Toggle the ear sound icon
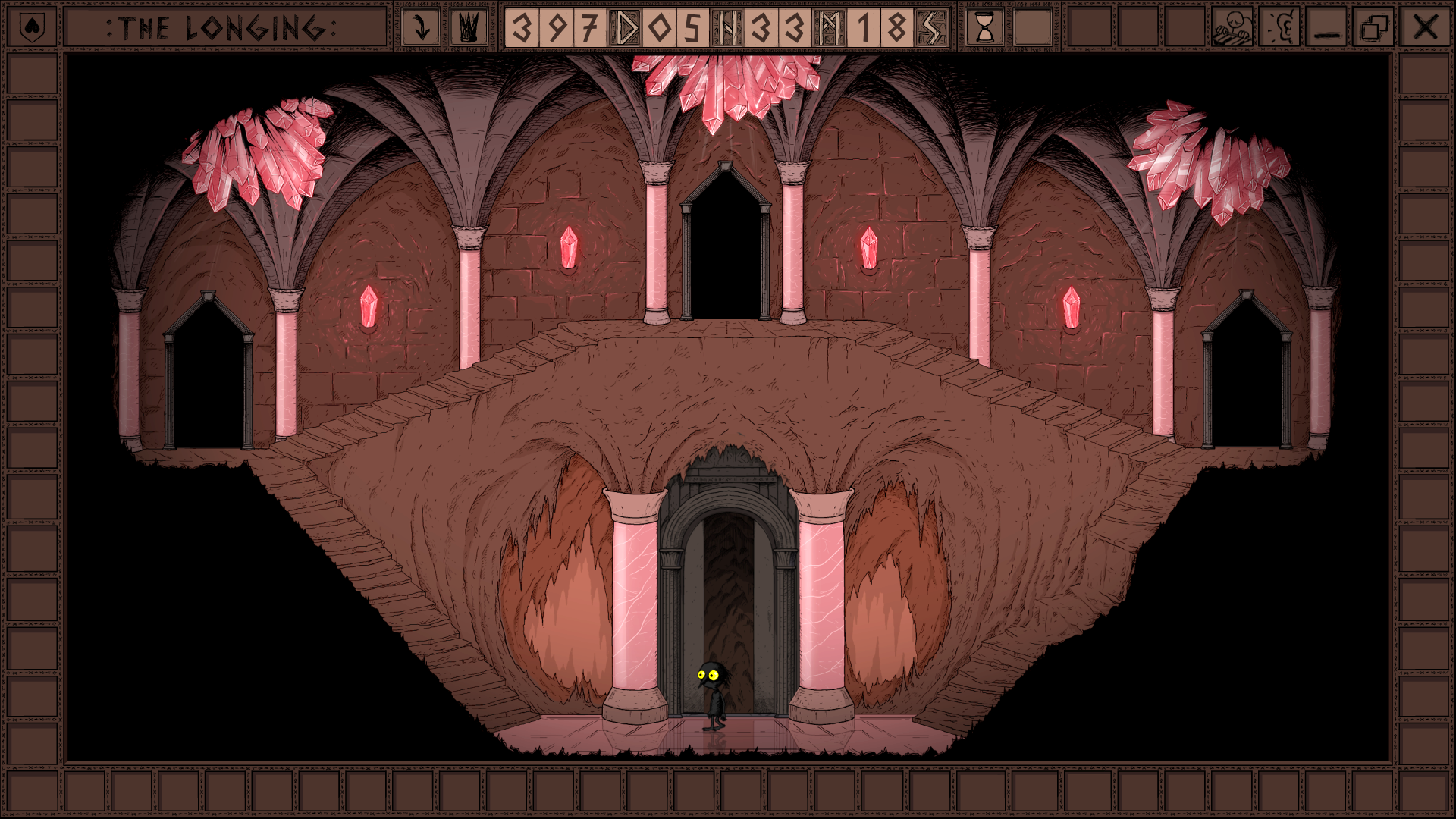1456x819 pixels. pos(1280,28)
